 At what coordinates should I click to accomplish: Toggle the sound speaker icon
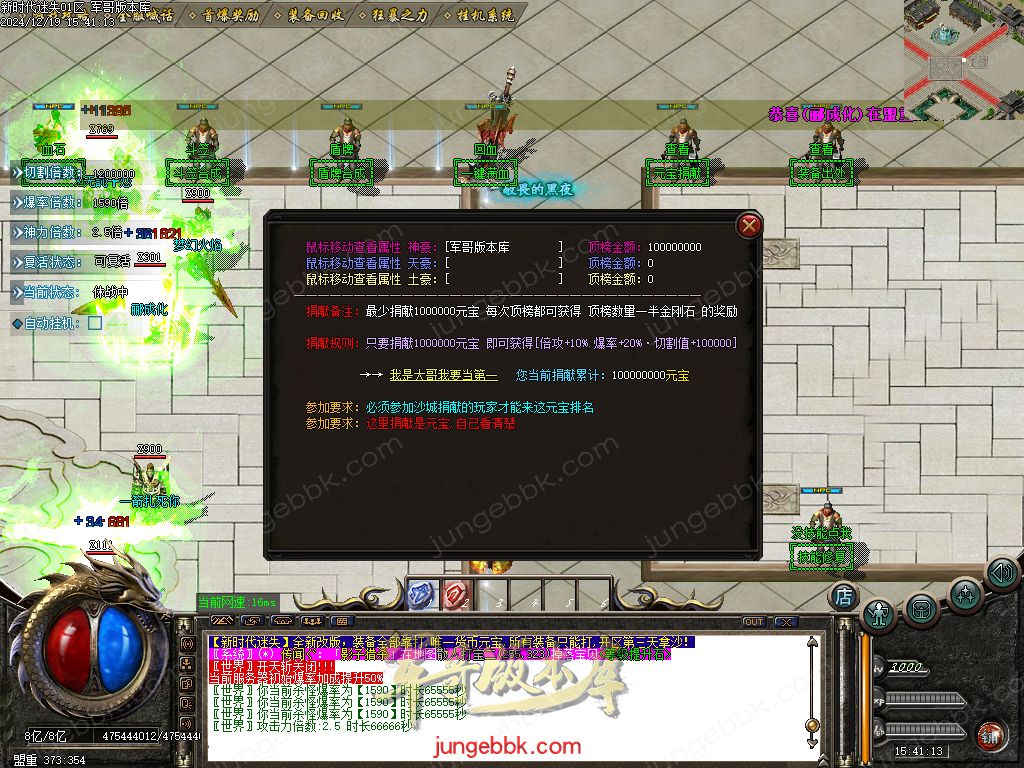pos(1001,573)
